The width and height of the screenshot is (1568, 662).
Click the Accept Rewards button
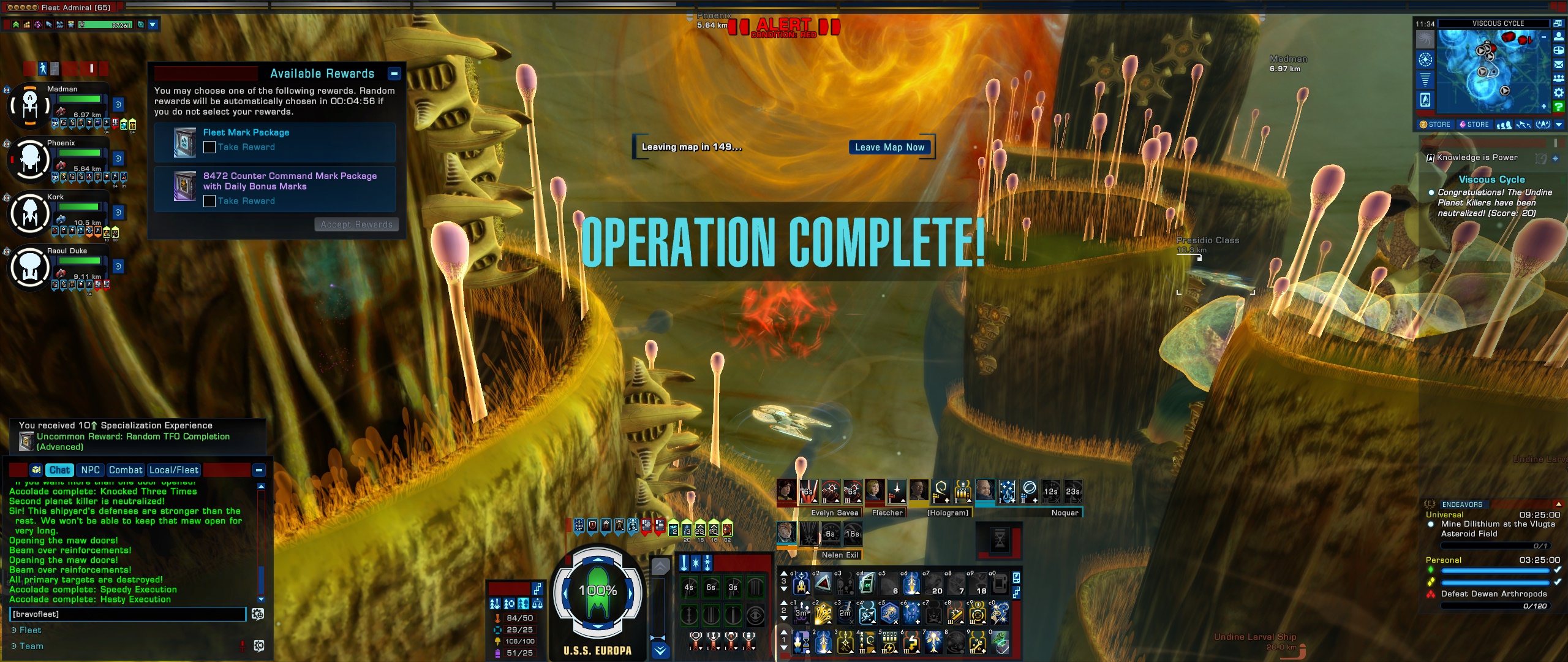click(x=356, y=224)
